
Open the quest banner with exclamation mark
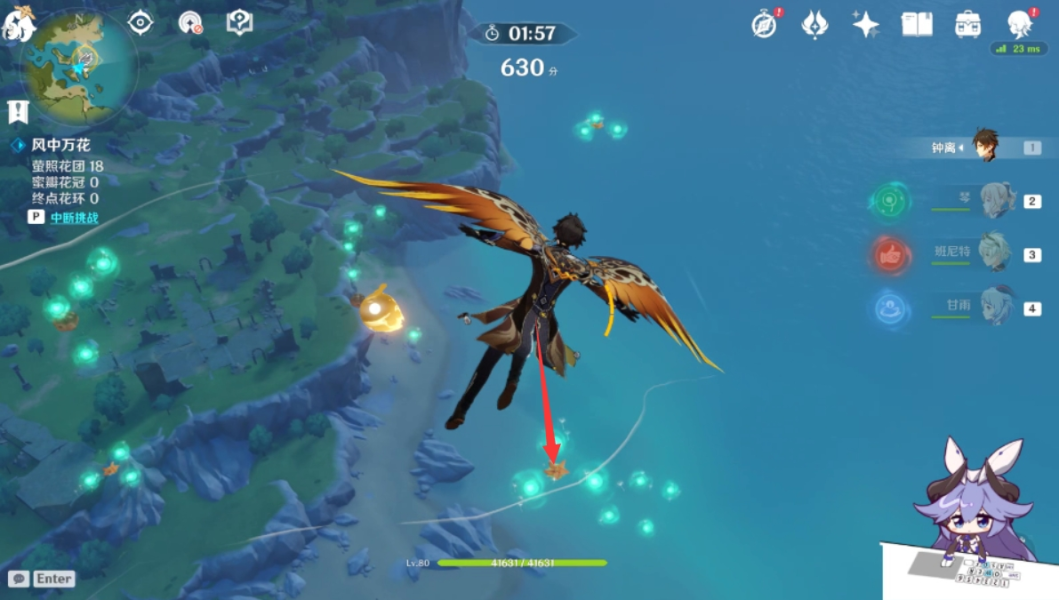click(x=17, y=111)
